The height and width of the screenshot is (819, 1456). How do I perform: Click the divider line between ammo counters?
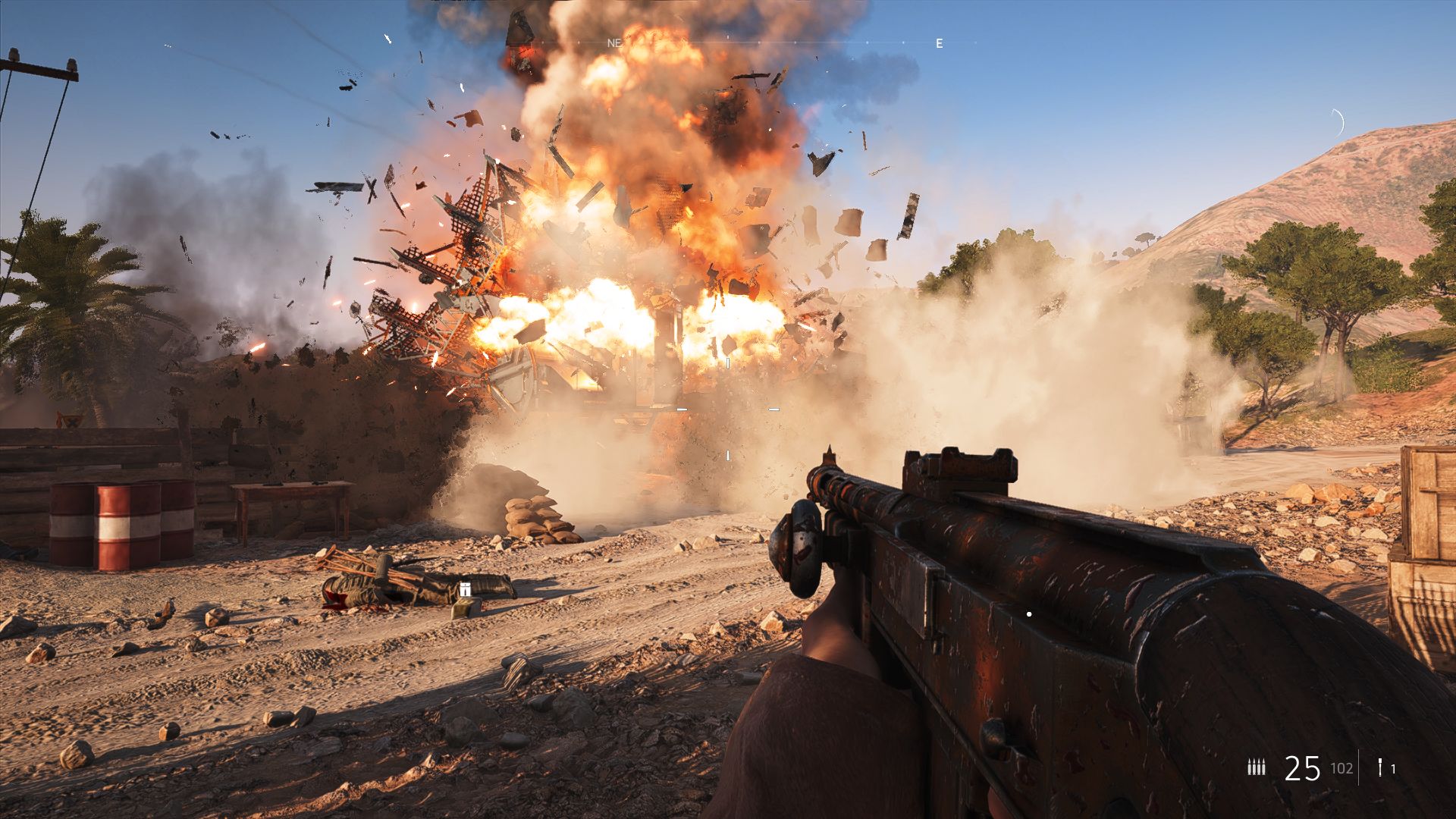tap(1360, 768)
